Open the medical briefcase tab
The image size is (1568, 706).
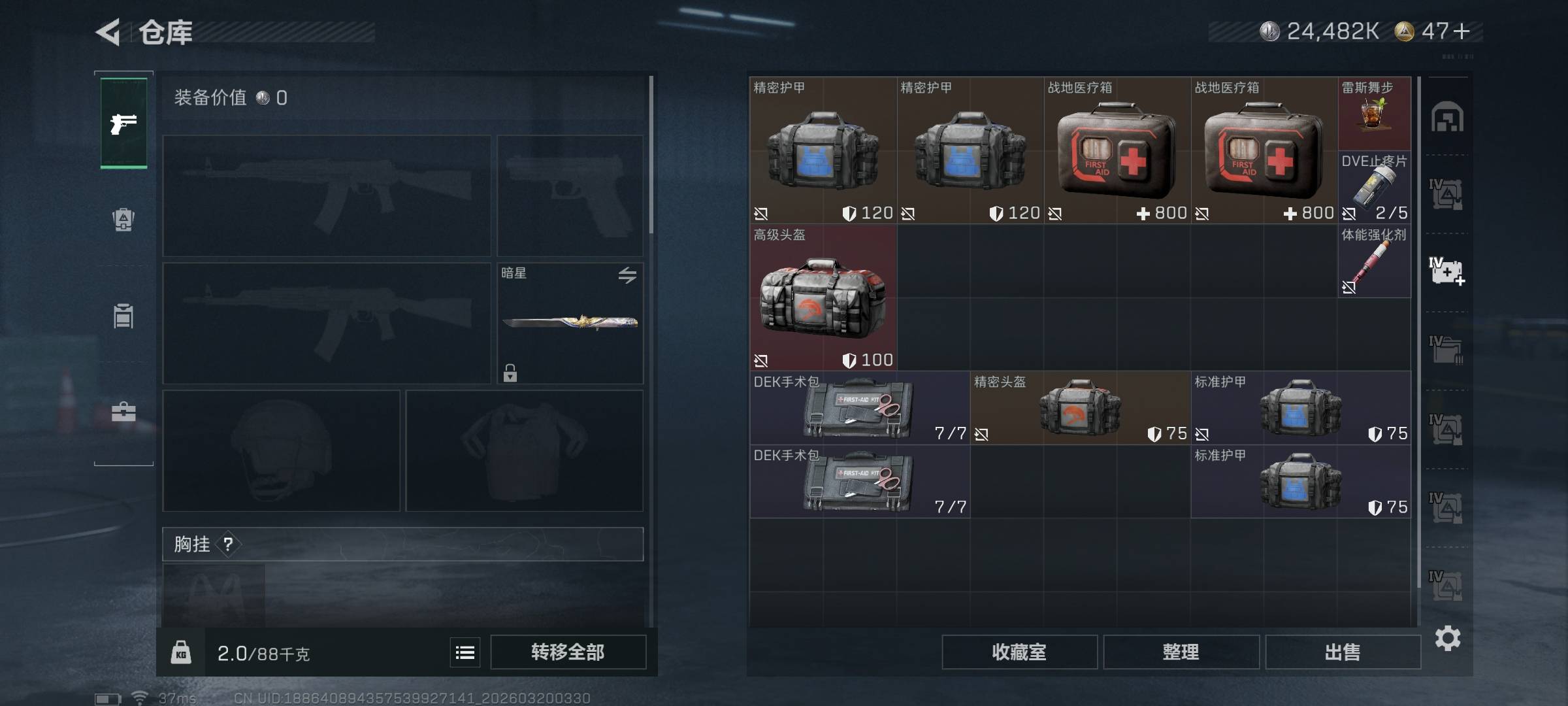tap(123, 412)
